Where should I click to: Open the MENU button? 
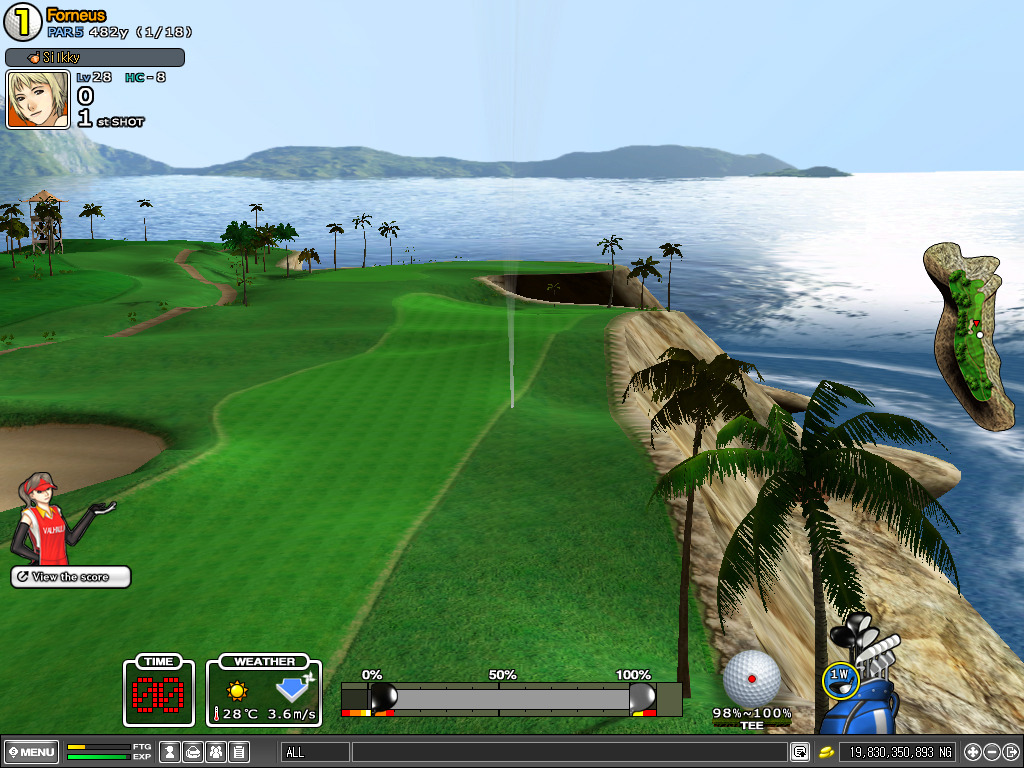click(31, 752)
